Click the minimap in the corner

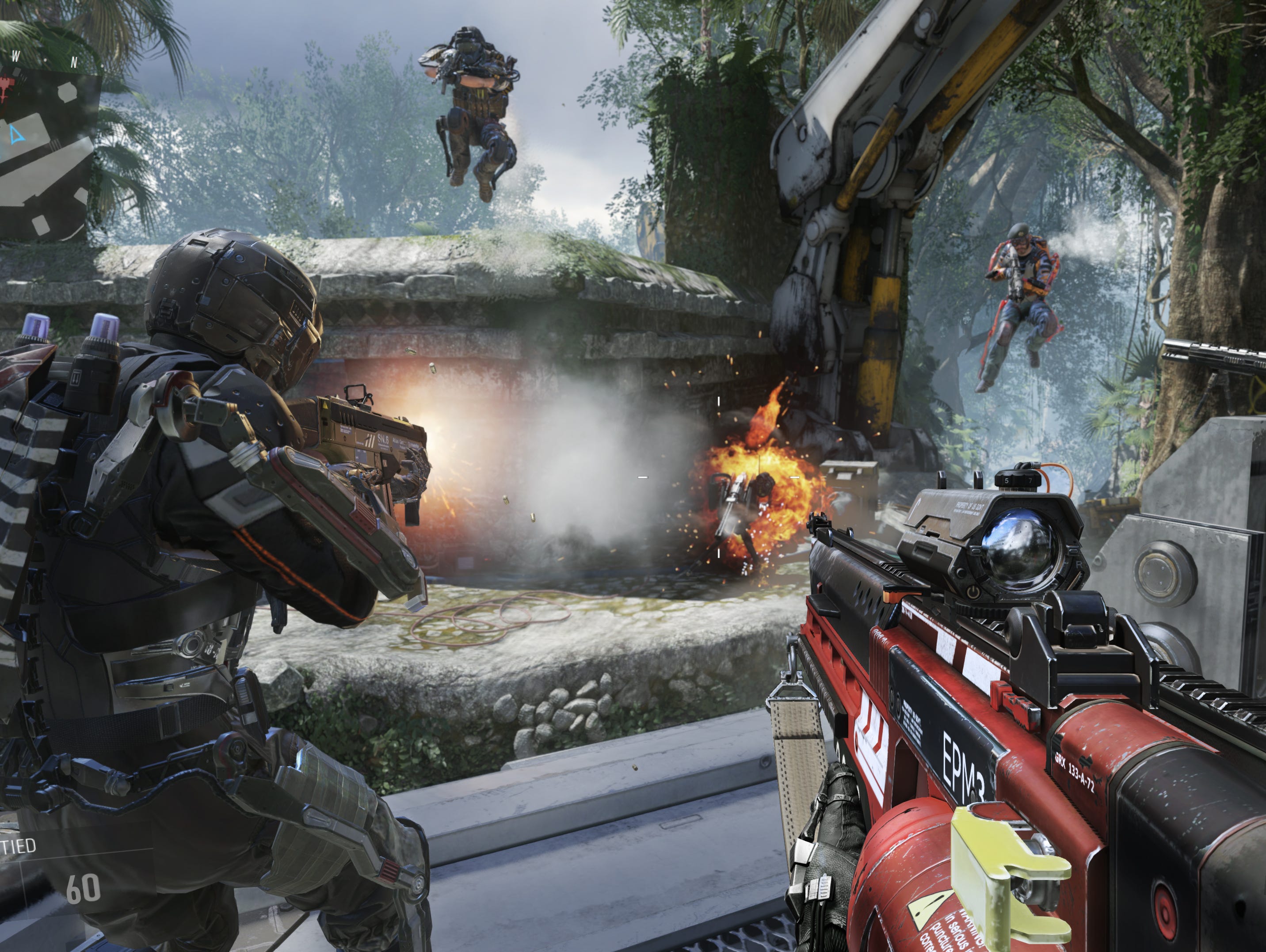click(49, 150)
